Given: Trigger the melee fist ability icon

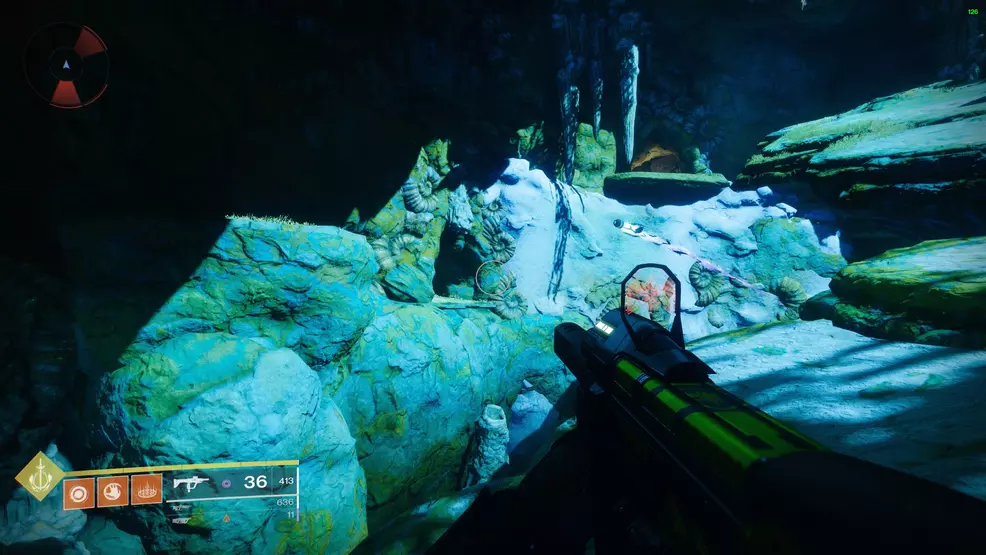Looking at the screenshot, I should click(112, 491).
